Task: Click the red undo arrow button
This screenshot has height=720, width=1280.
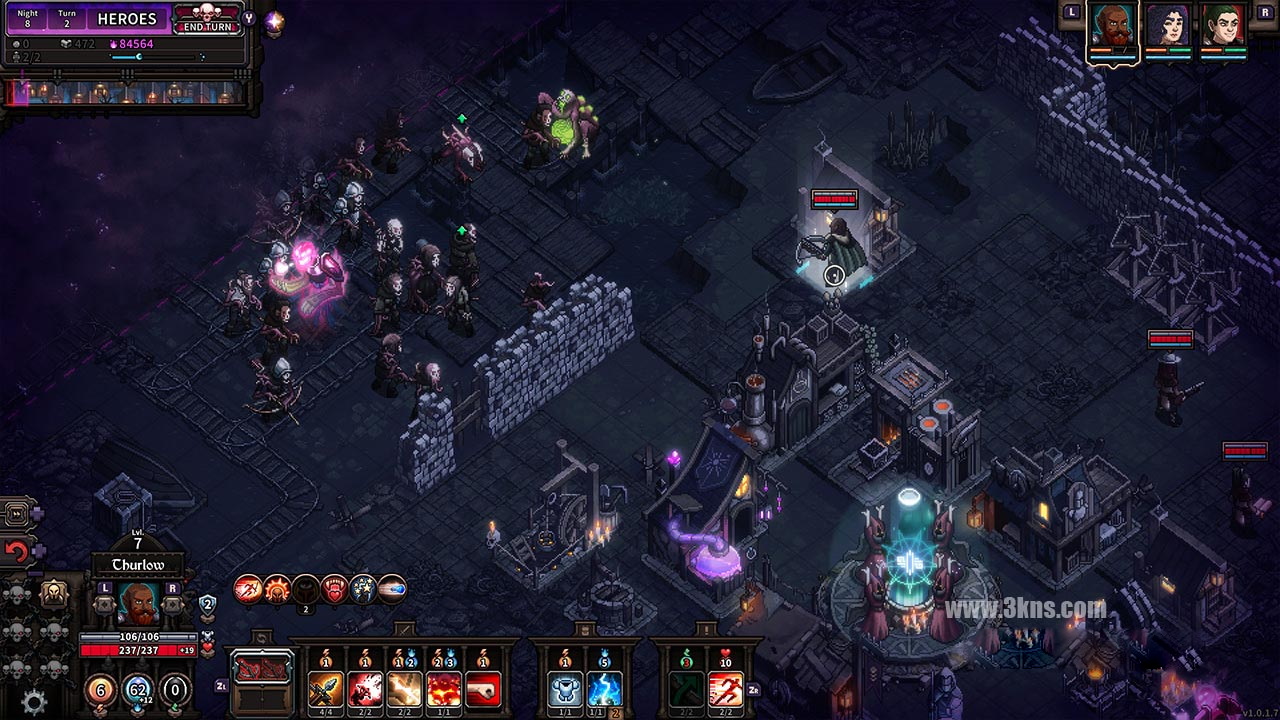Action: (16, 550)
